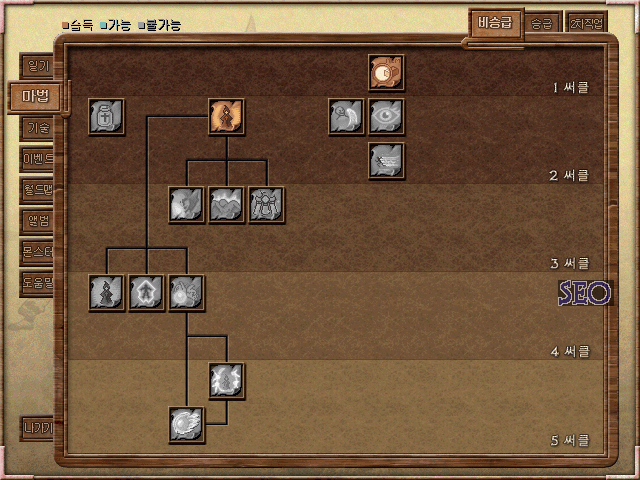Switch to the 비승급 tab
640x480 pixels.
tap(495, 23)
